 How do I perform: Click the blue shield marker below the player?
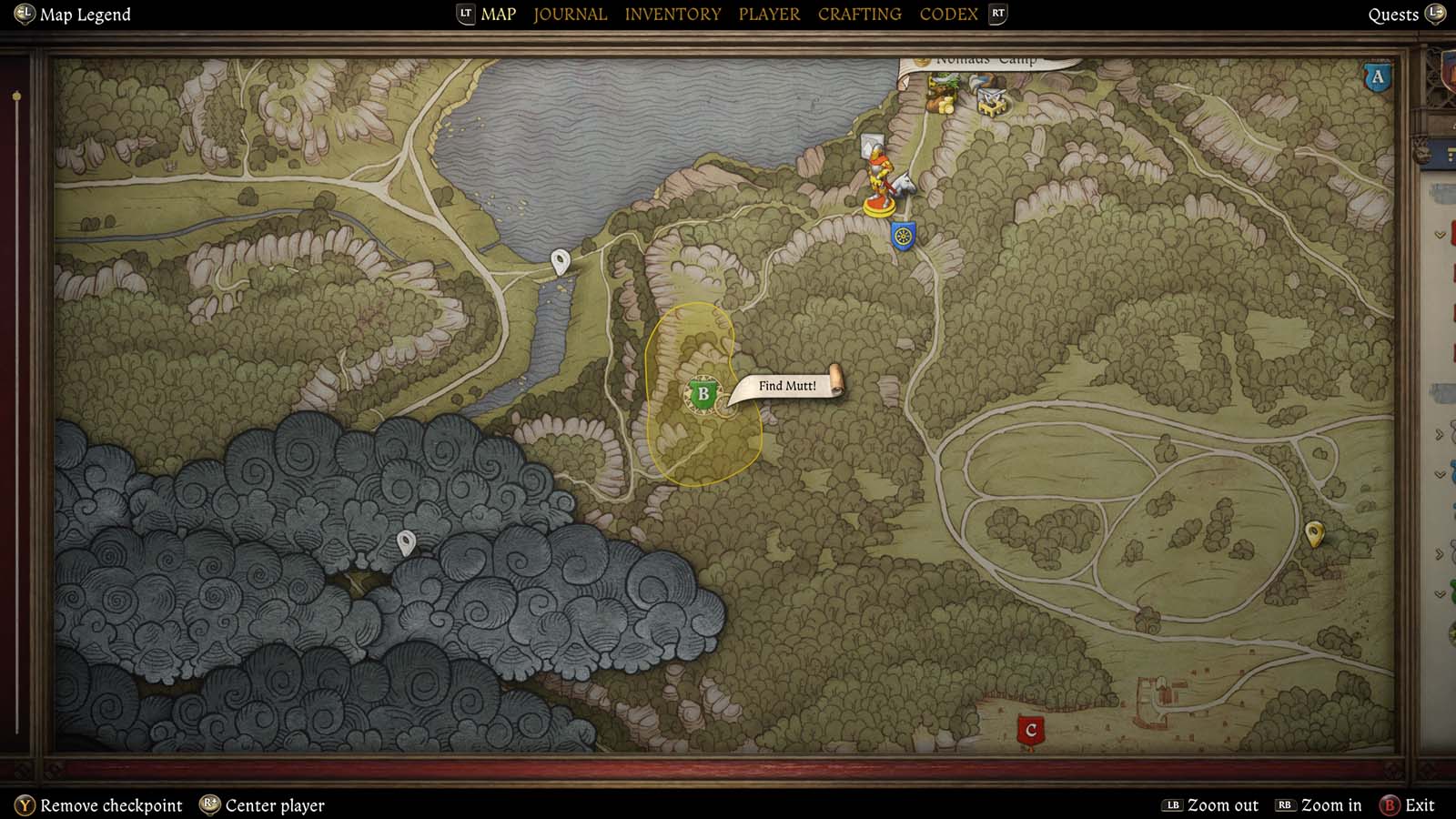click(x=901, y=235)
